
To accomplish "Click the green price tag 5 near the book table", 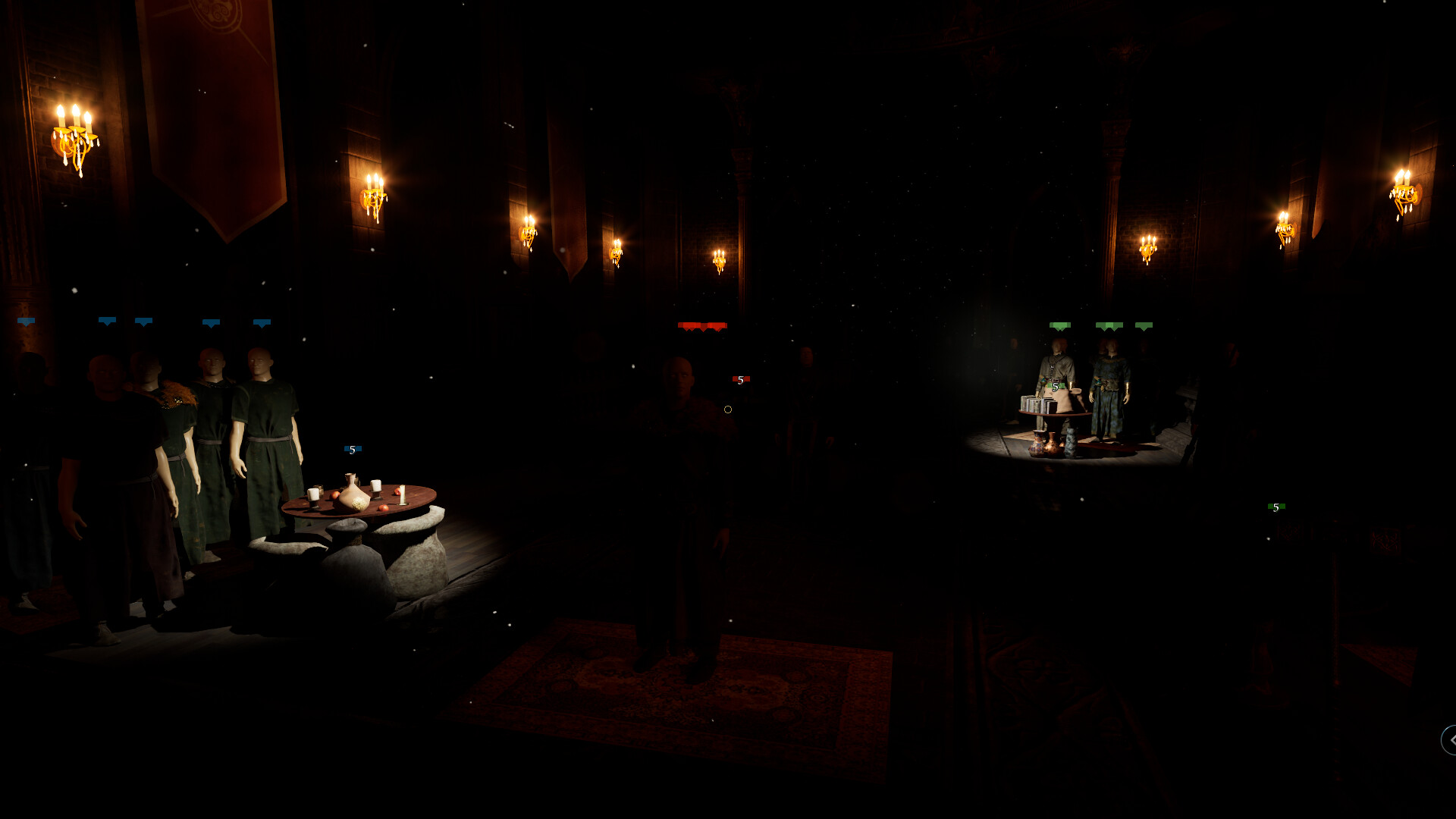I will point(1056,387).
